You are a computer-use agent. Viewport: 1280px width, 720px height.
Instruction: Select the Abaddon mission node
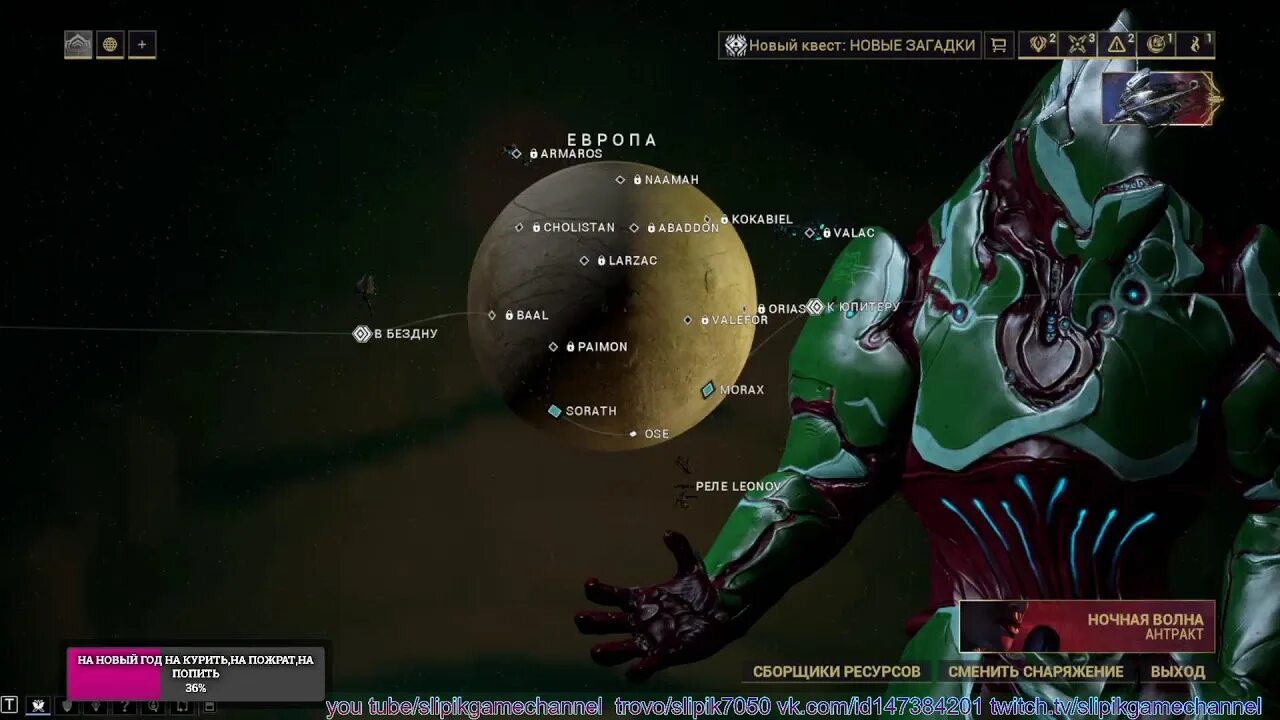click(635, 228)
